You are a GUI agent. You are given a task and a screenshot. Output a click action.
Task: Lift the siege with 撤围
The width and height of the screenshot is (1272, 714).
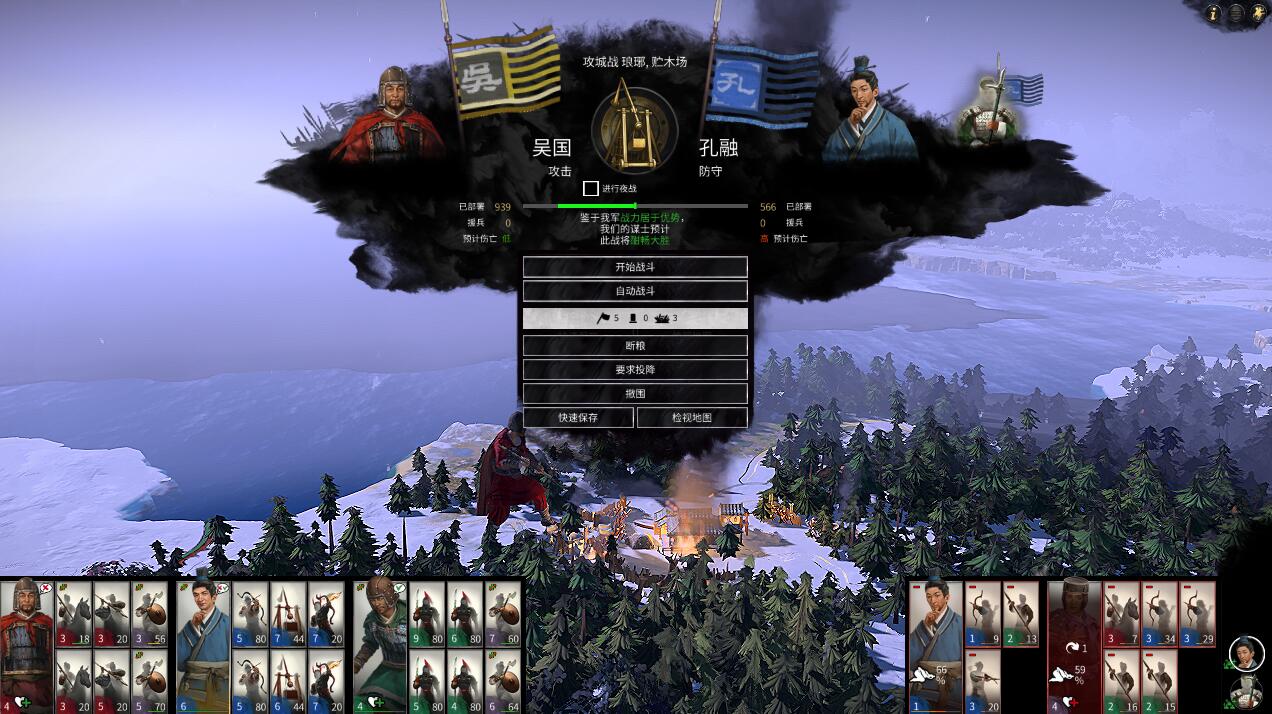[635, 393]
